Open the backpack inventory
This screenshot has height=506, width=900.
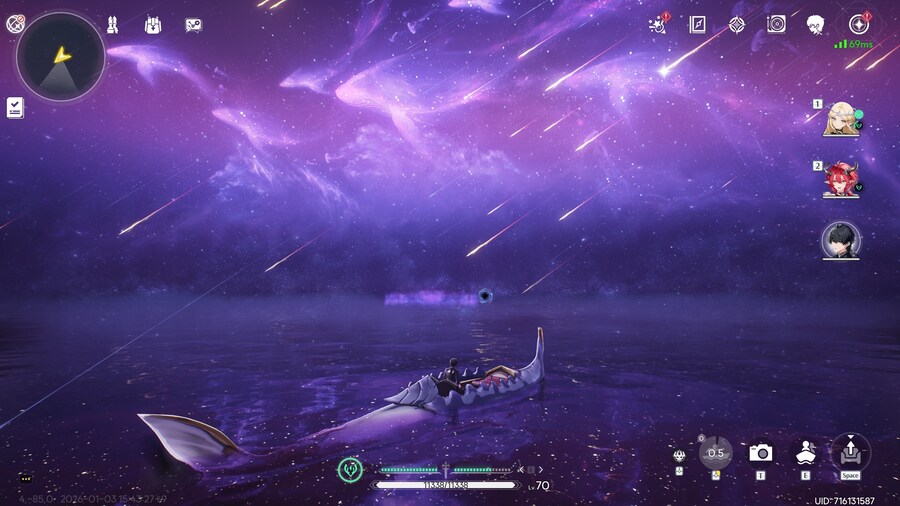[153, 24]
